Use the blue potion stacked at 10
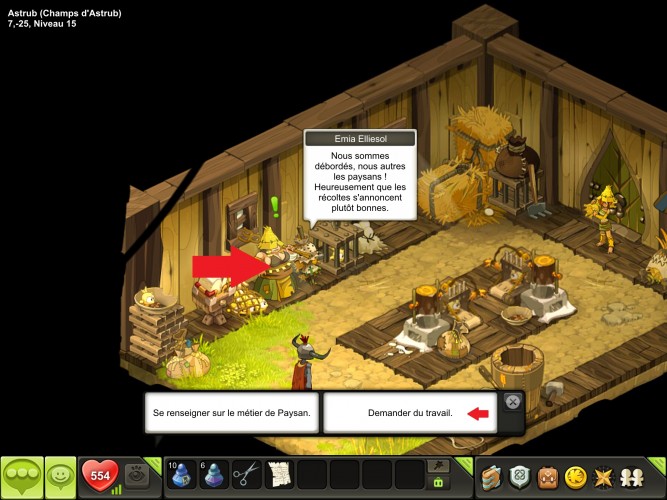 (181, 475)
